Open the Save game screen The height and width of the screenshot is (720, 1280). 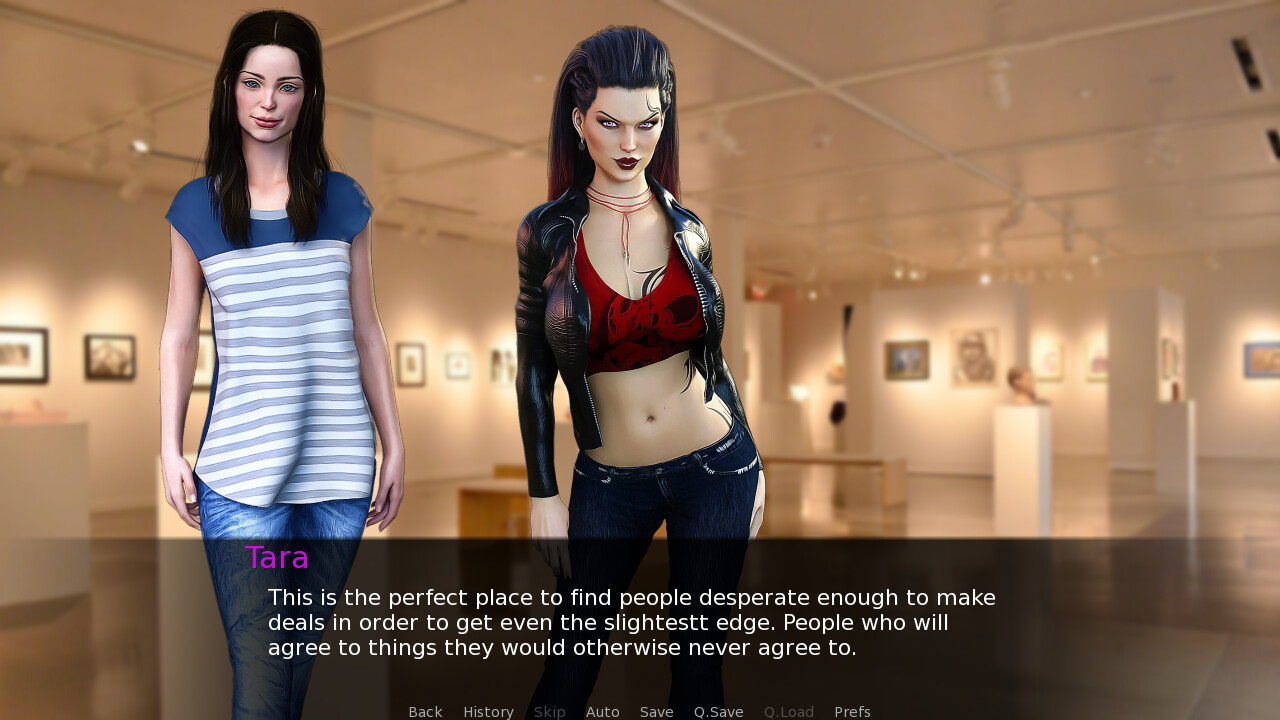click(656, 712)
